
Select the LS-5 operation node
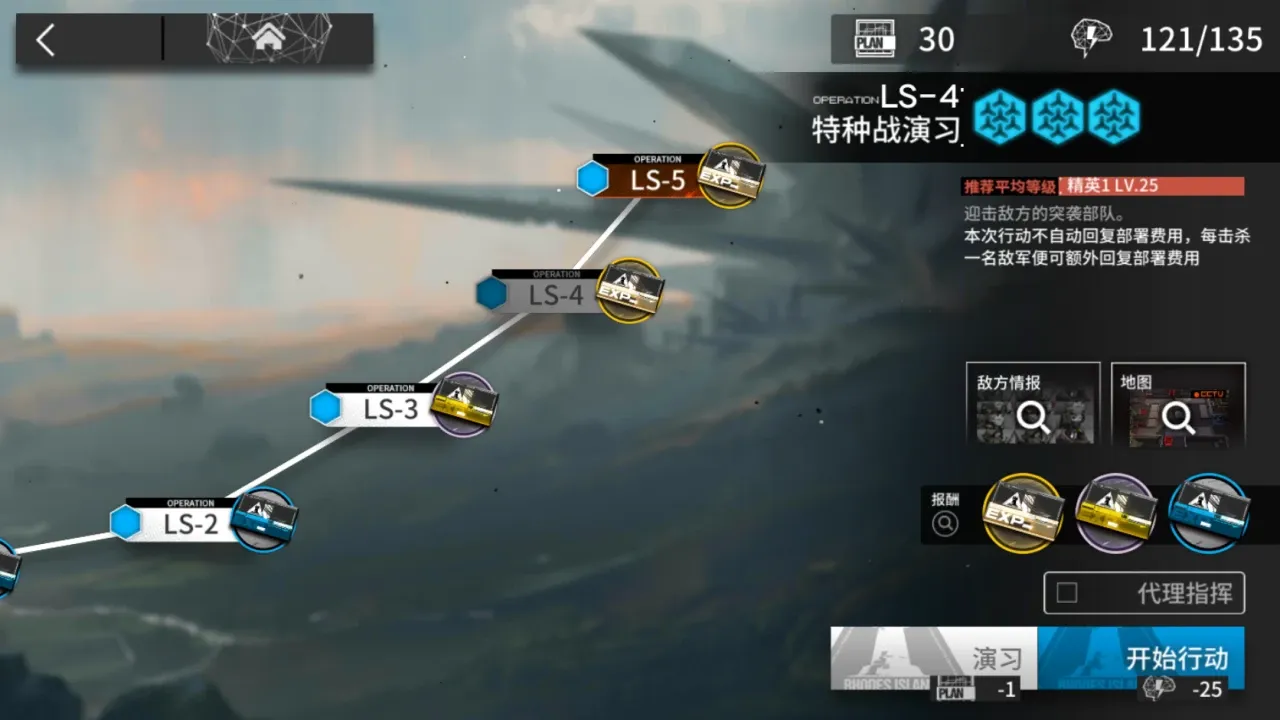click(x=657, y=180)
